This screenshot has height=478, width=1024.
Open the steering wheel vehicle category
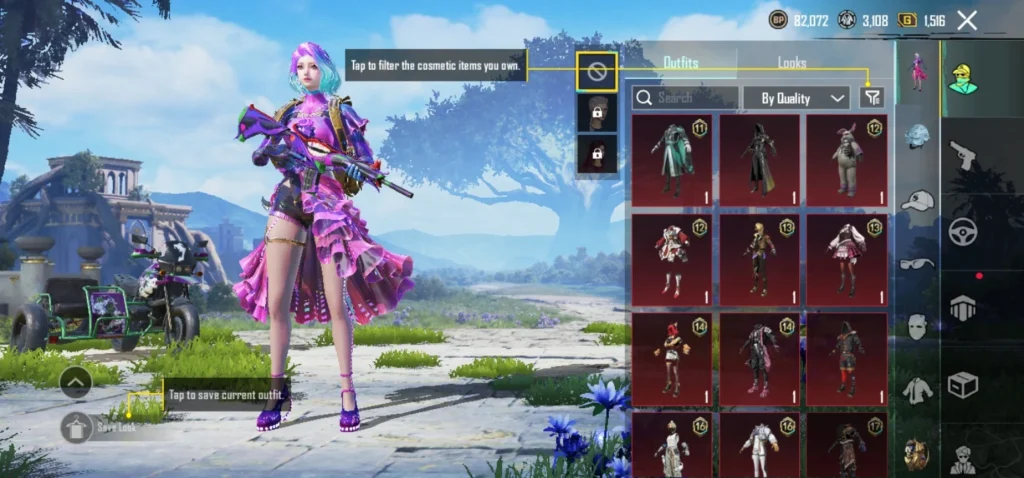962,230
